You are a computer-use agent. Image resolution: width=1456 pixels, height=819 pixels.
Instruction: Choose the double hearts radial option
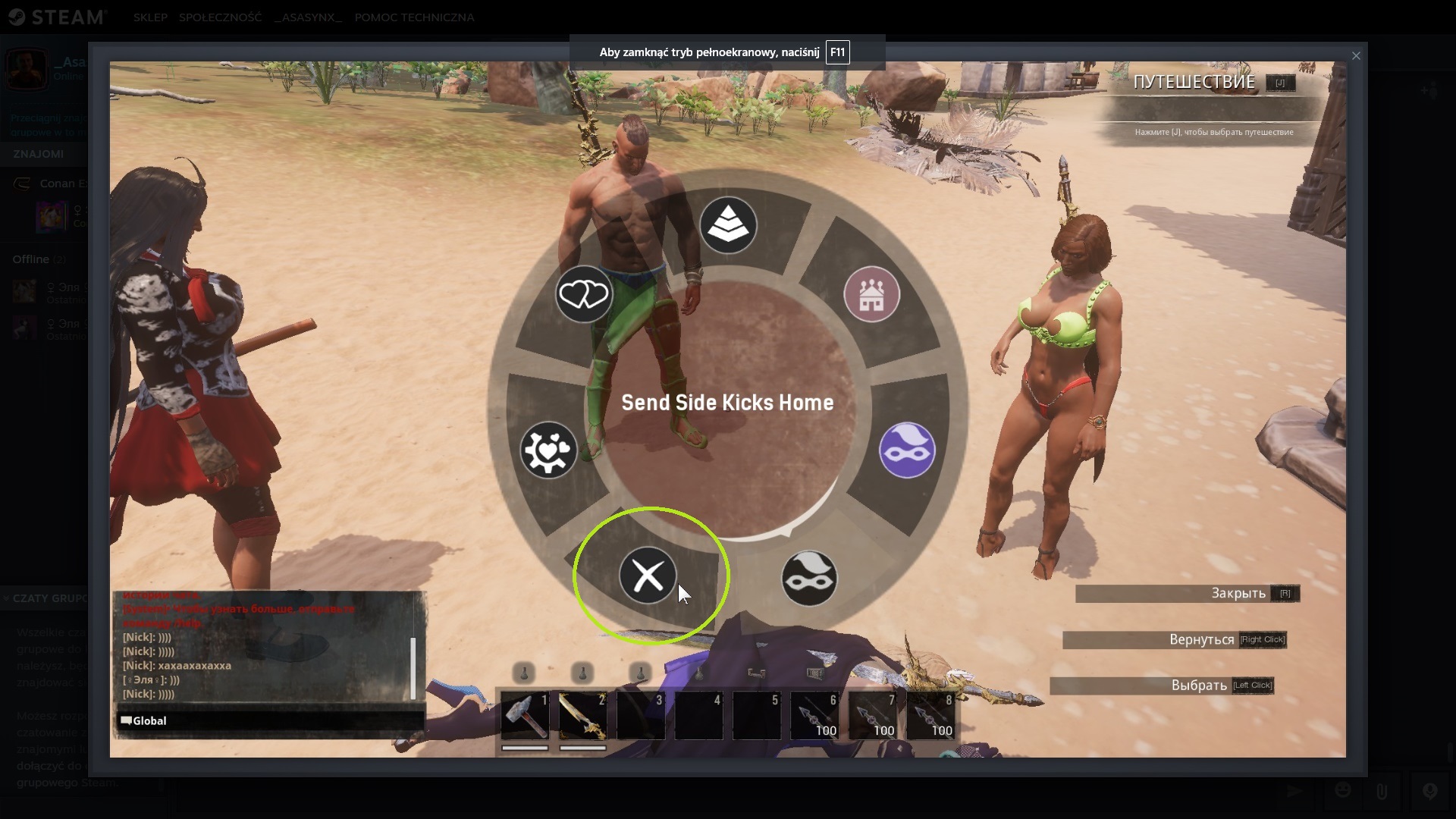[x=583, y=294]
